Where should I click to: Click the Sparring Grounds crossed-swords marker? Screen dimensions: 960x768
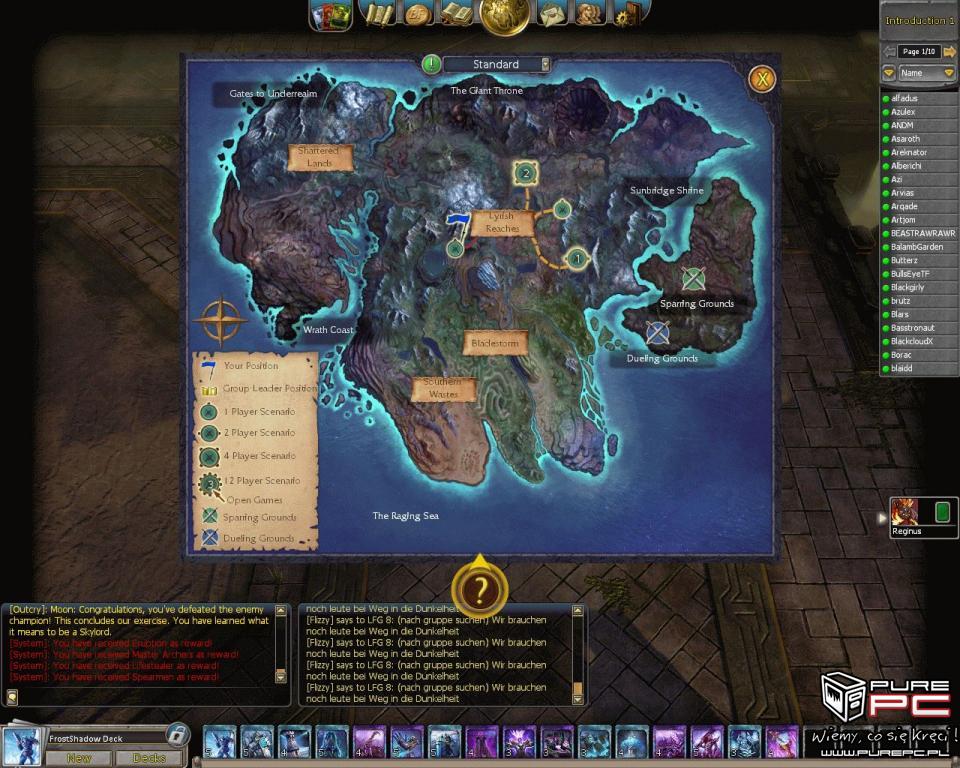693,279
